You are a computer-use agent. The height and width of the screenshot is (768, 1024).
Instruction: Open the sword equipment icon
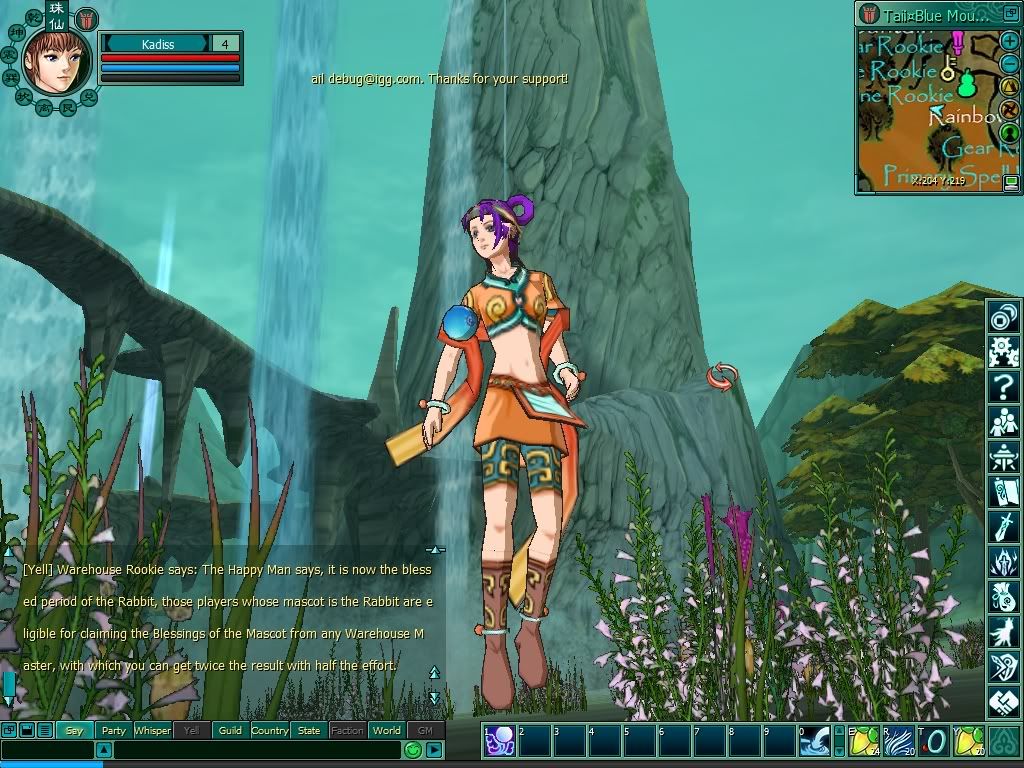click(1003, 525)
